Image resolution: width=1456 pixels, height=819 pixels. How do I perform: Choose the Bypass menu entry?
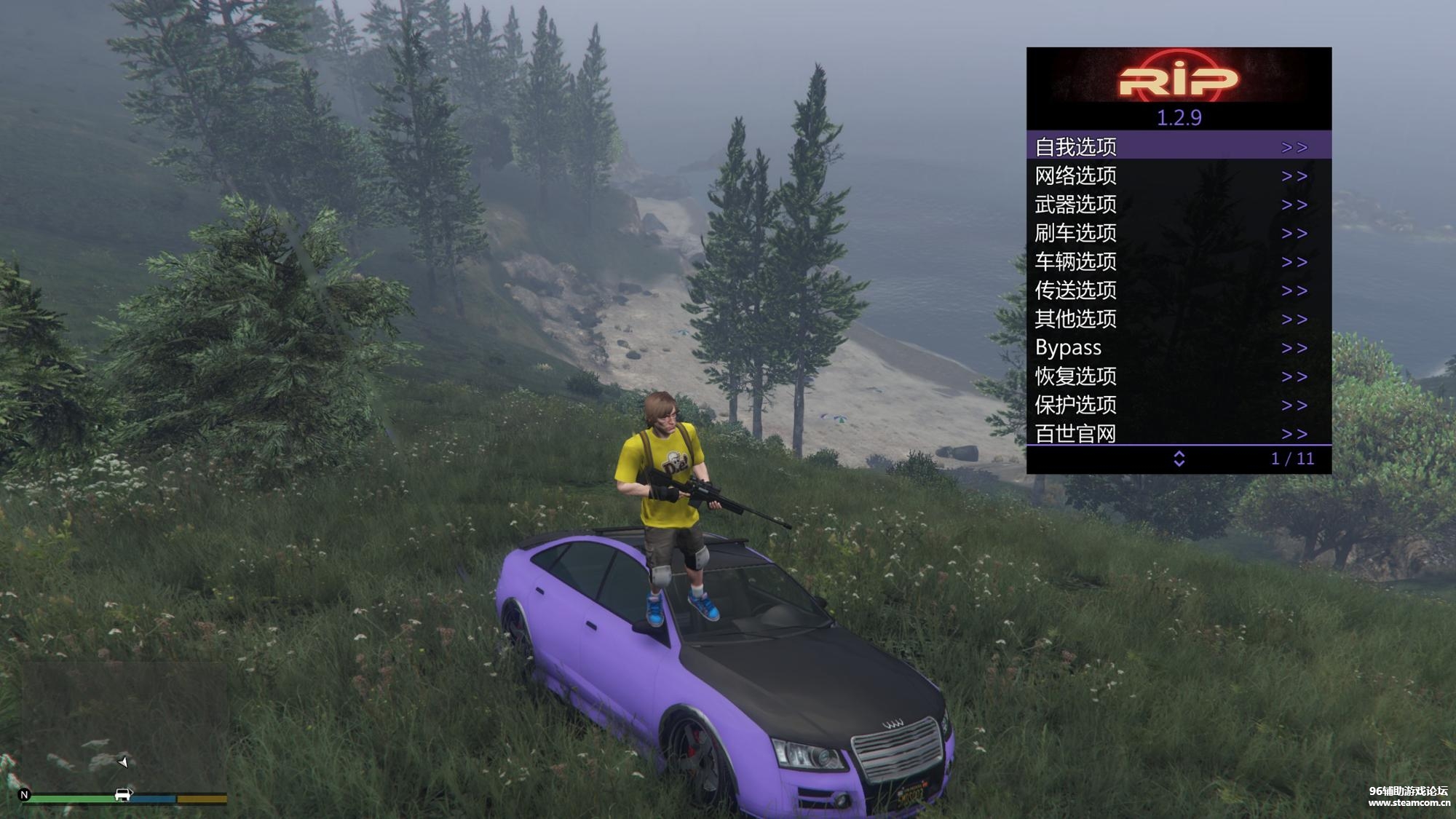pyautogui.click(x=1178, y=347)
